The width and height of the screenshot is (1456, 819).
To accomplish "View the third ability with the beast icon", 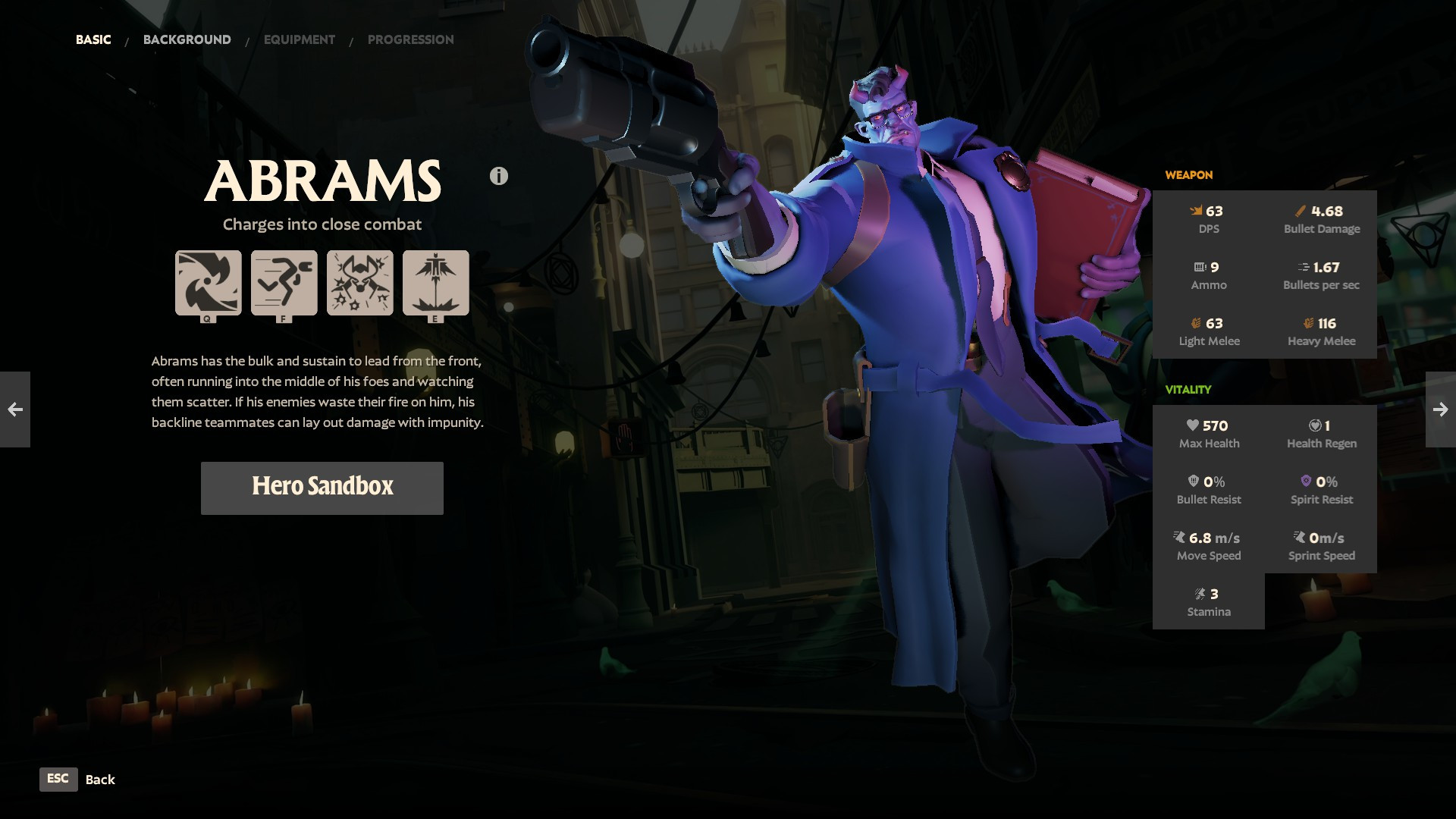I will 360,283.
